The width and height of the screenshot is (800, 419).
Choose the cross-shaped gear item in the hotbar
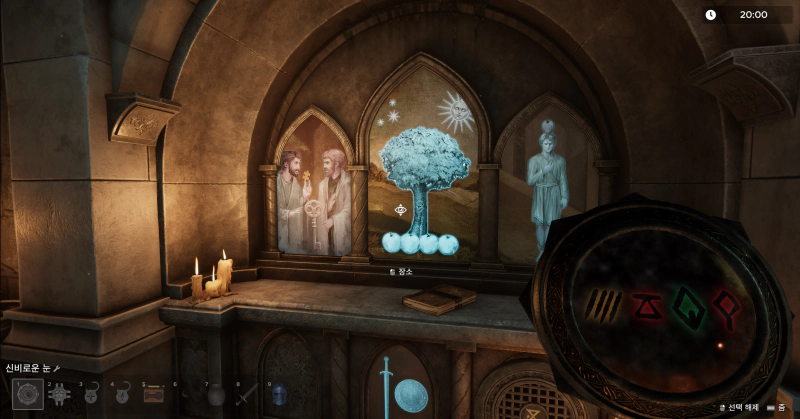point(59,394)
